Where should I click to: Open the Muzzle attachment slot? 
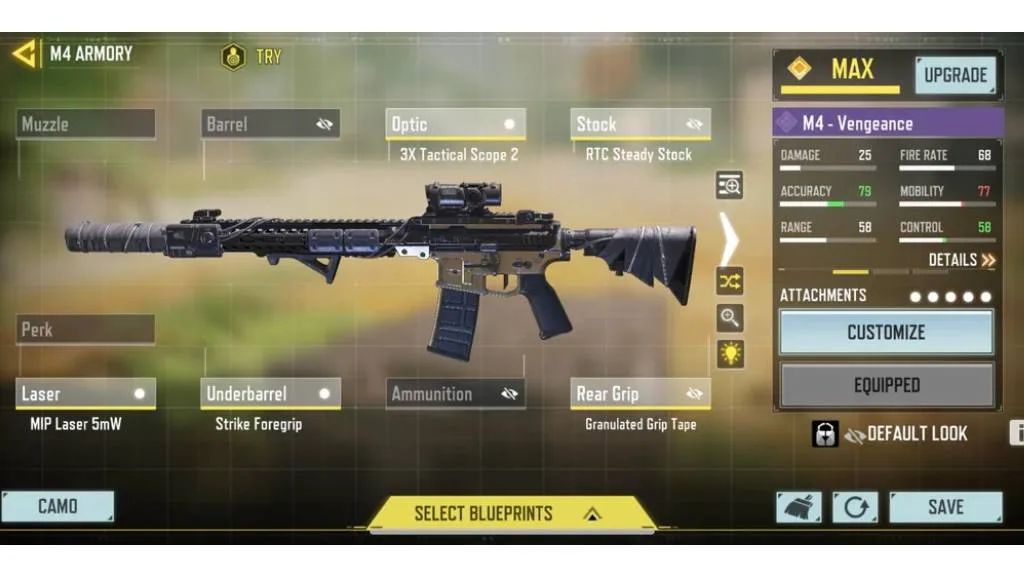point(86,124)
